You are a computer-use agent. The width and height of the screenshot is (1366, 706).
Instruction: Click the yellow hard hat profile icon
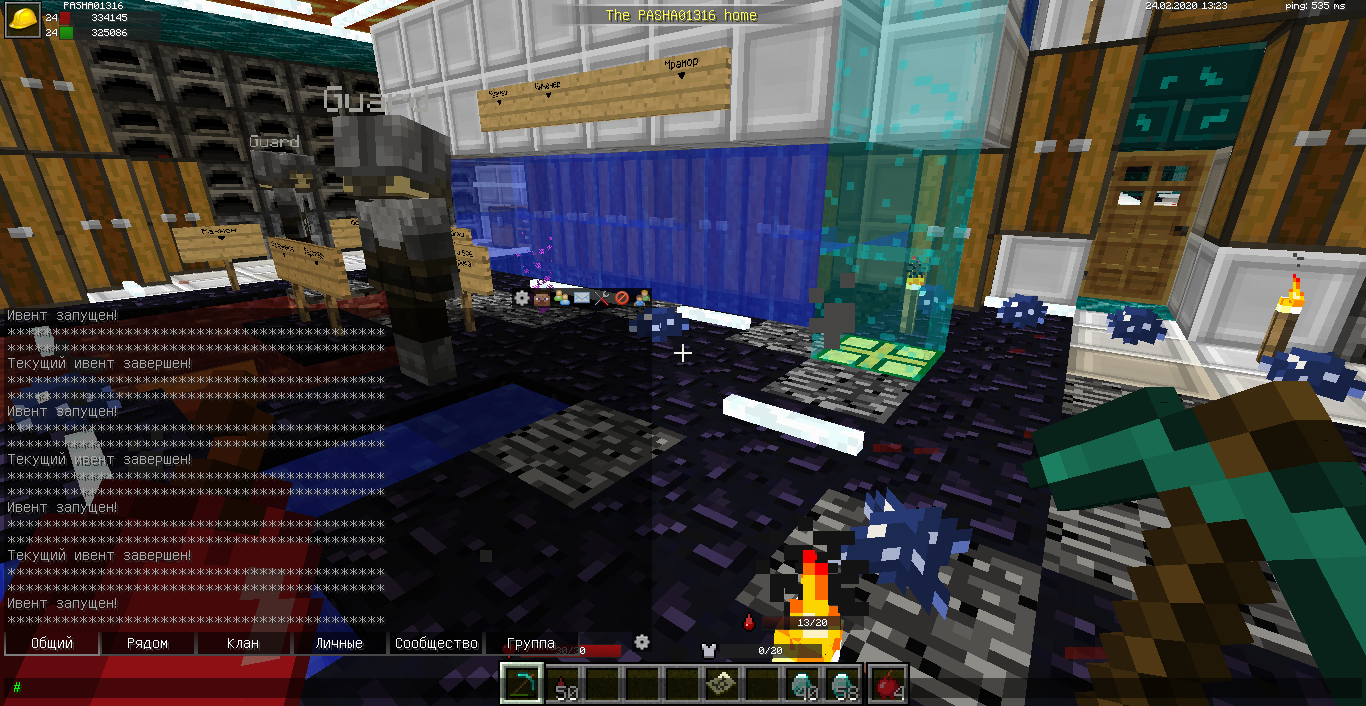22,21
